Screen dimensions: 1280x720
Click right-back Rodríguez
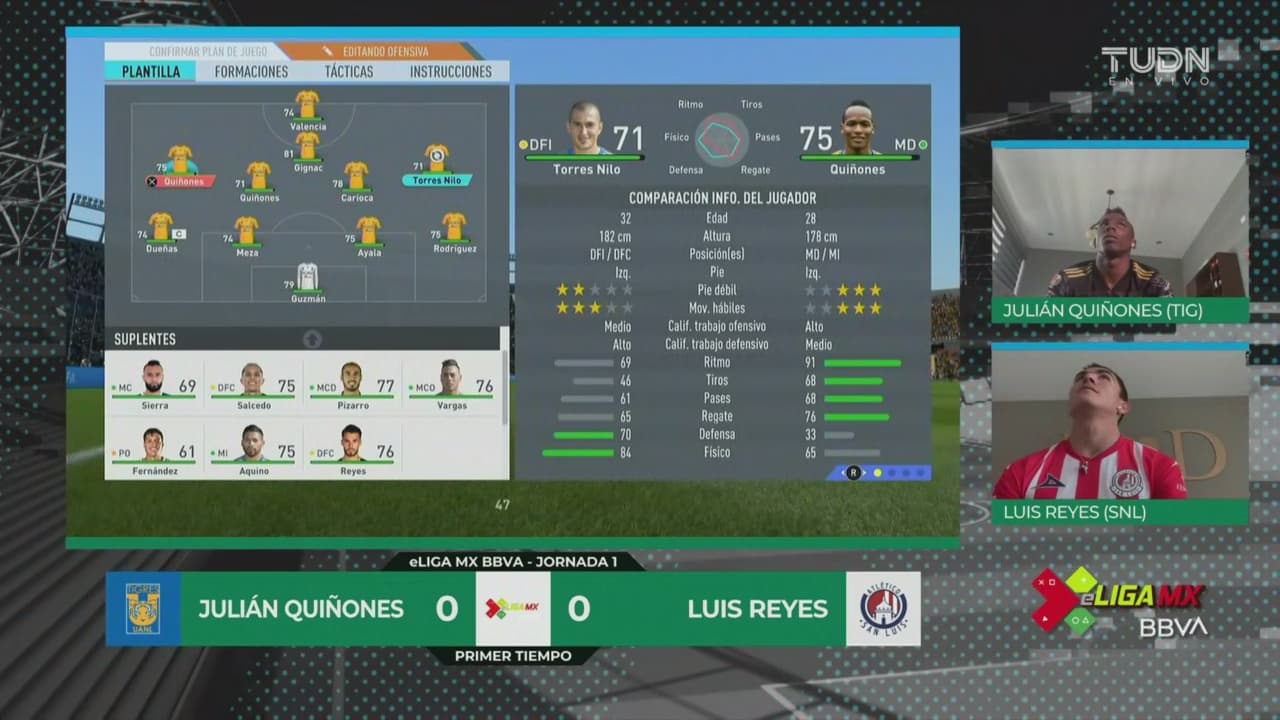454,230
